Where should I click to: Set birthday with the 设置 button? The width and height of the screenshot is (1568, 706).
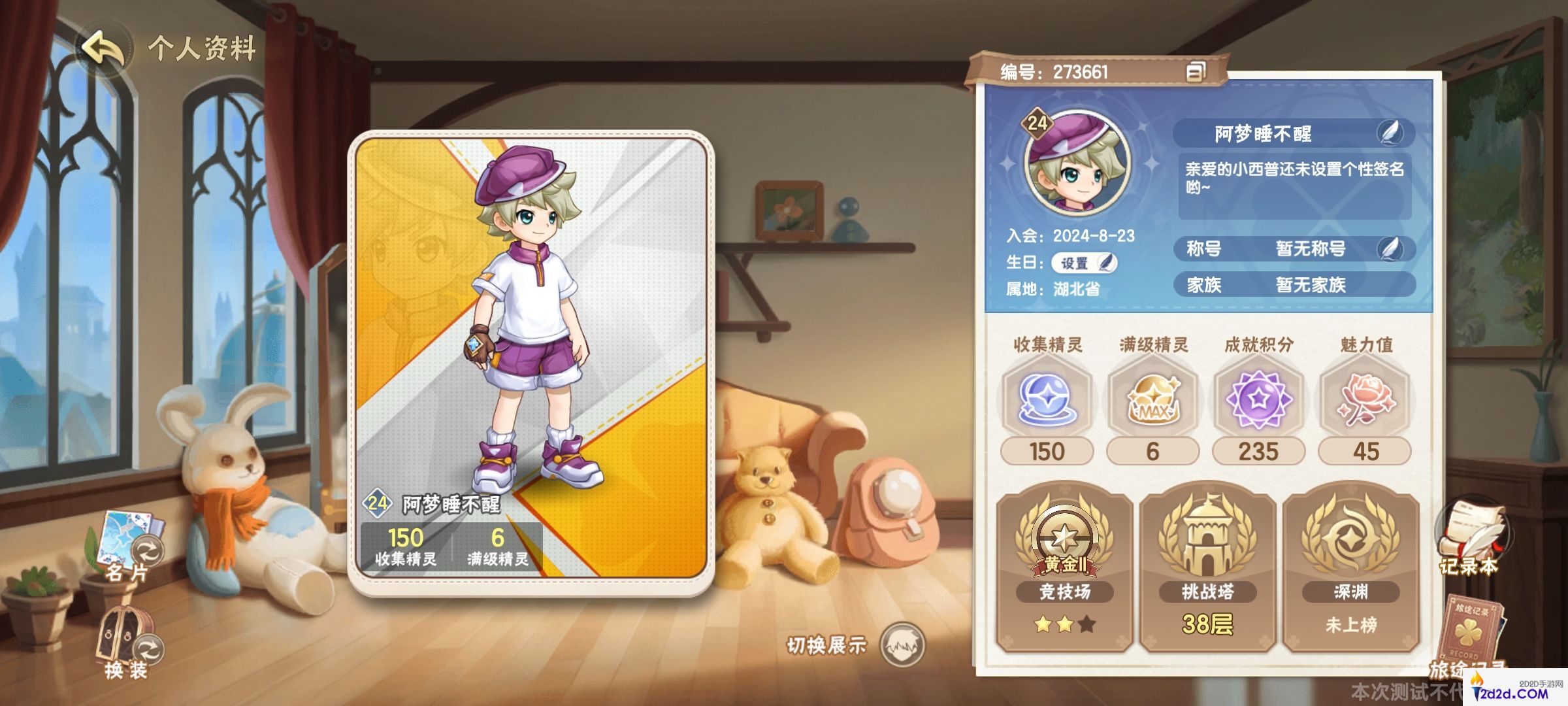1084,263
